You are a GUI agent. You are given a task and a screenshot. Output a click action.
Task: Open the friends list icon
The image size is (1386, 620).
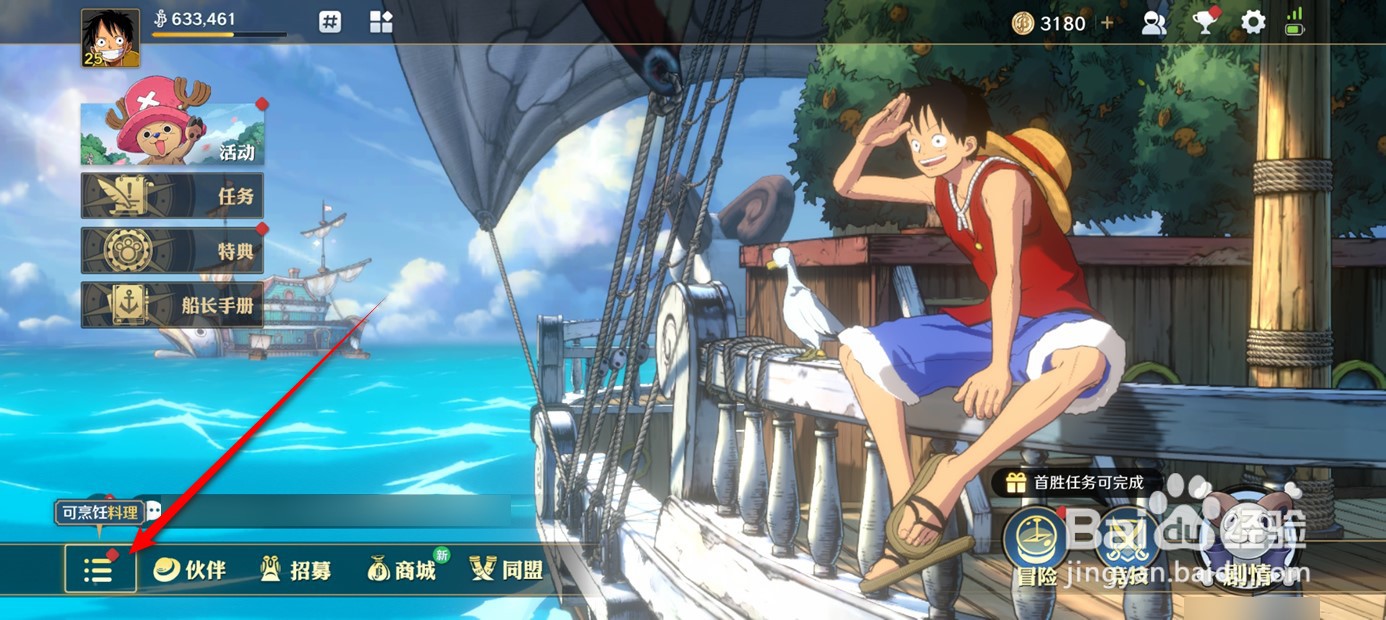(1154, 23)
